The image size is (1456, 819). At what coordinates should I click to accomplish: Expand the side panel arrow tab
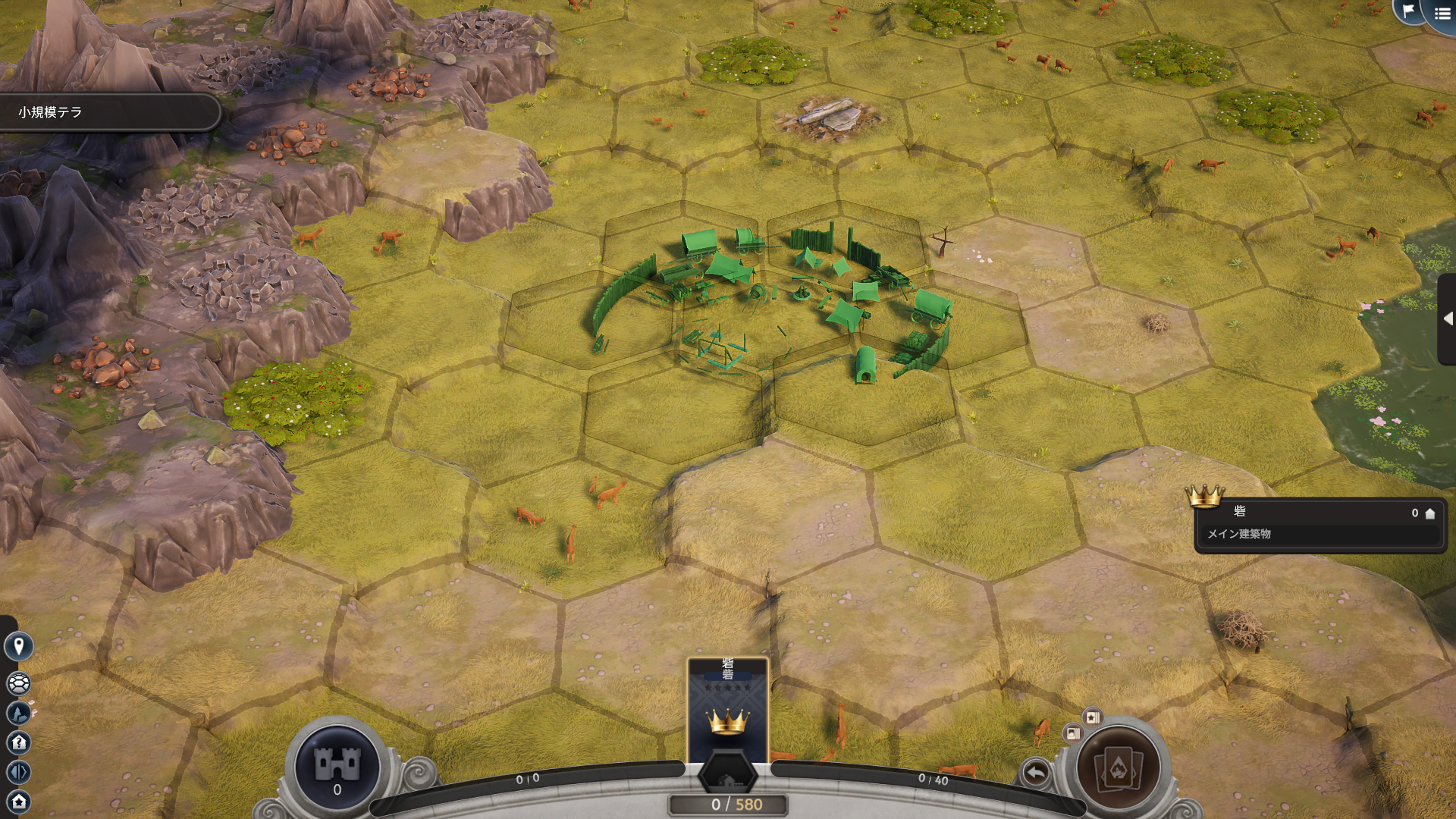point(1448,318)
